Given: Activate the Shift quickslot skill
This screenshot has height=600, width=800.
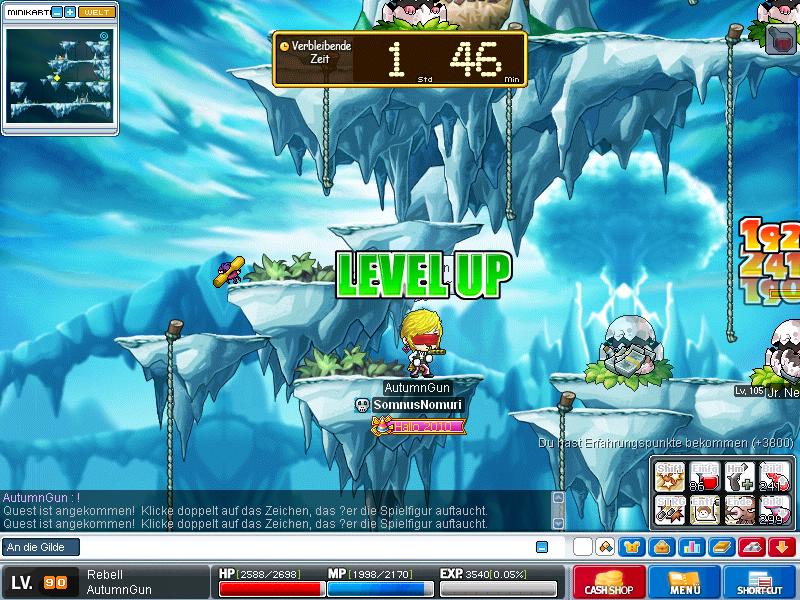Looking at the screenshot, I should click(669, 476).
